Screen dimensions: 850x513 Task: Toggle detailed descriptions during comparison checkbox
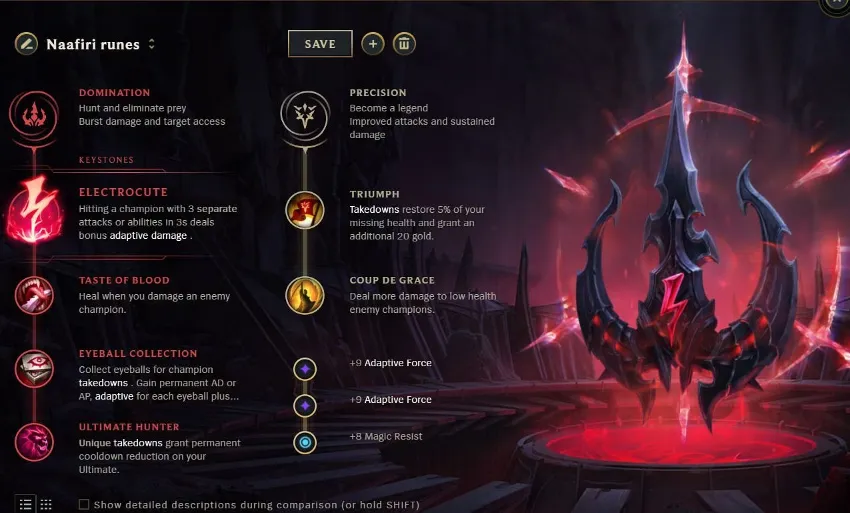click(x=84, y=504)
